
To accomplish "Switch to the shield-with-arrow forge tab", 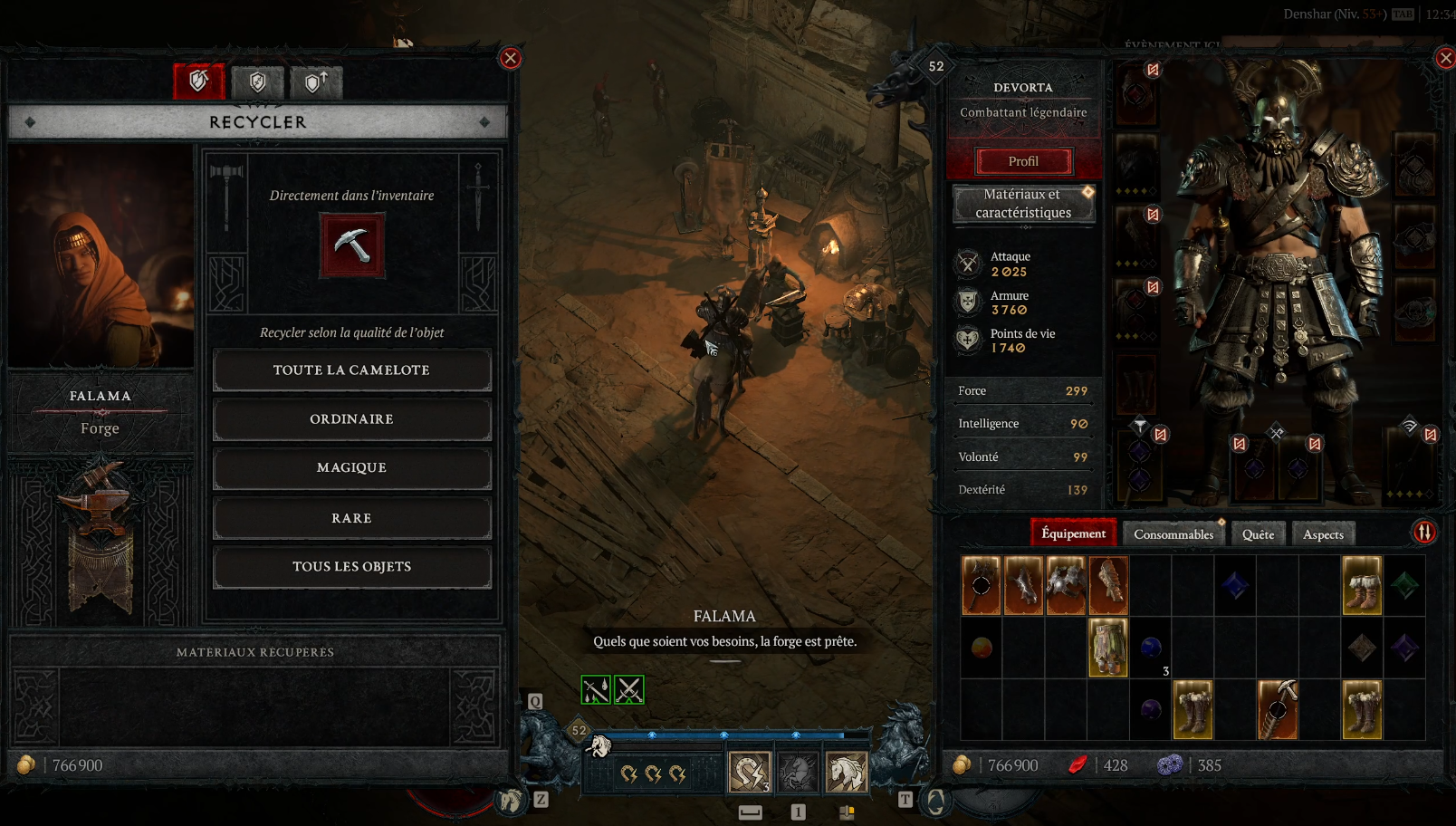I will [316, 82].
